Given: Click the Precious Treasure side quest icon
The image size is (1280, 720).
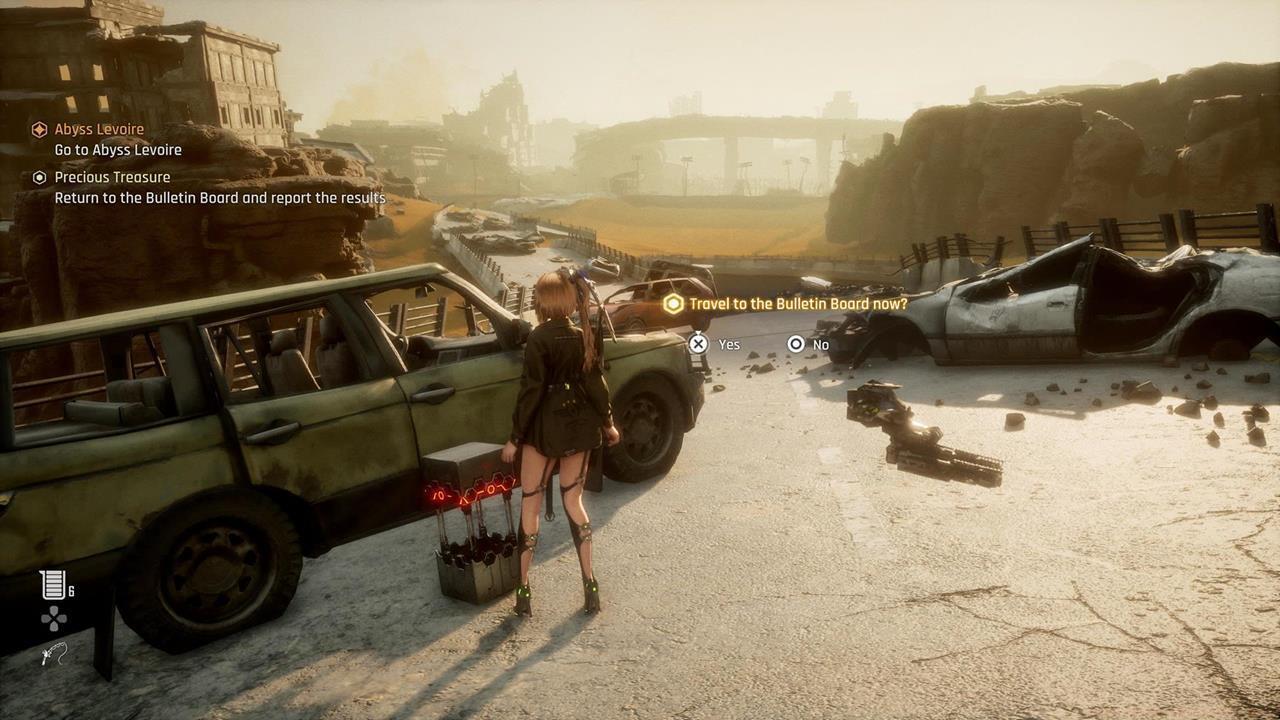Looking at the screenshot, I should (38, 177).
